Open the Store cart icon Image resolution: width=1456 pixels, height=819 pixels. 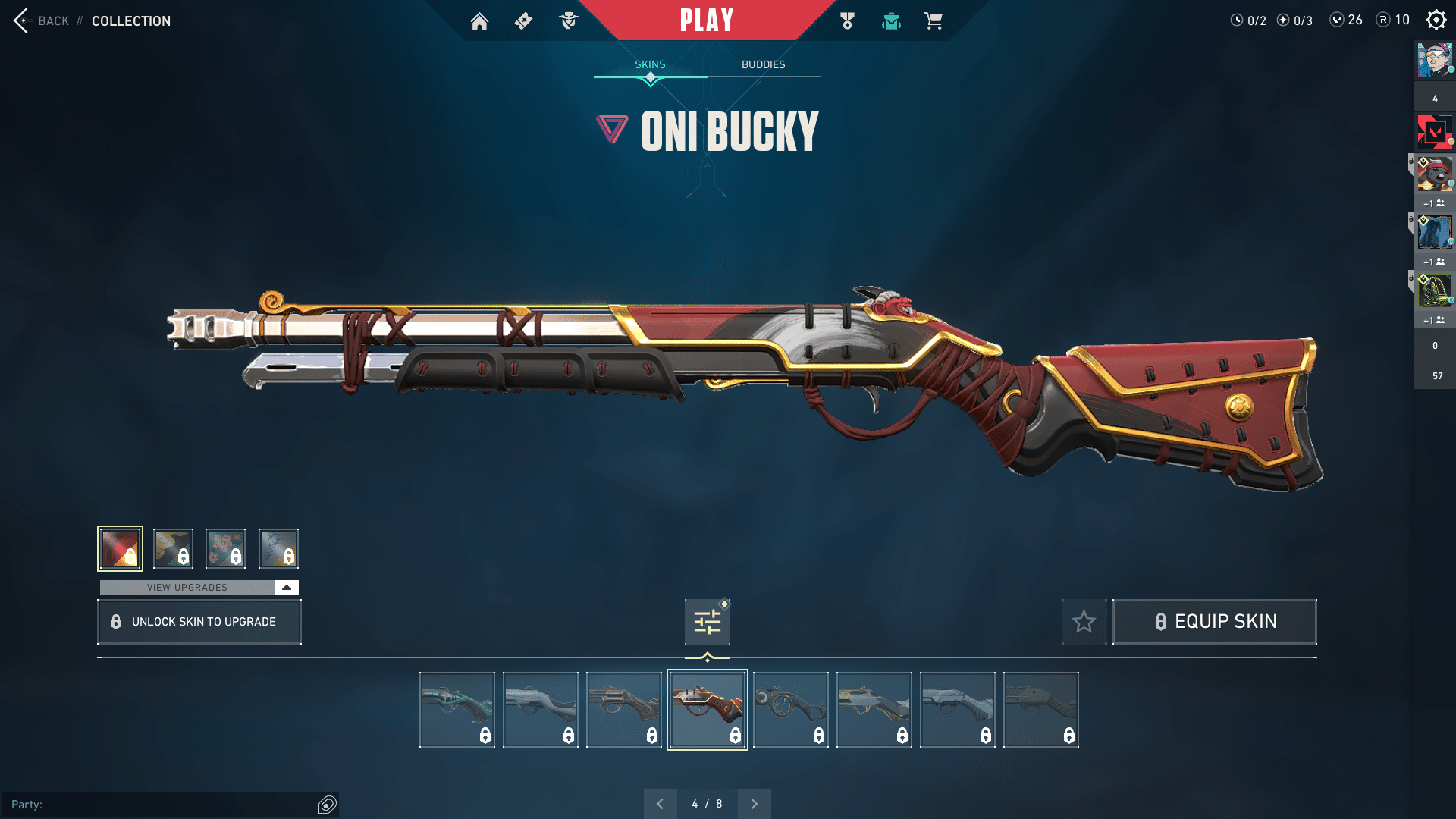point(934,21)
